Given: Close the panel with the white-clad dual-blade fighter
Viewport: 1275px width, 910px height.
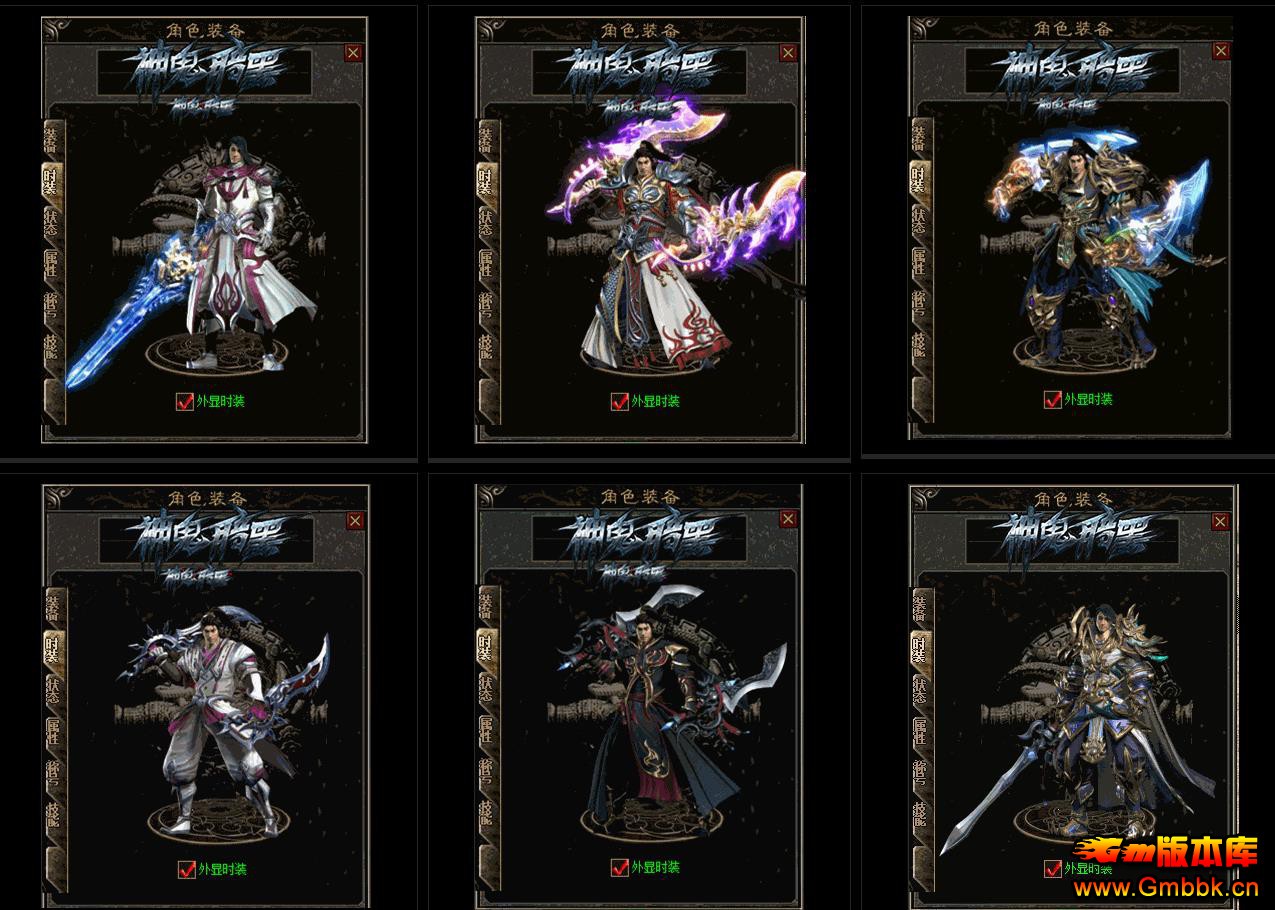Looking at the screenshot, I should (x=355, y=521).
